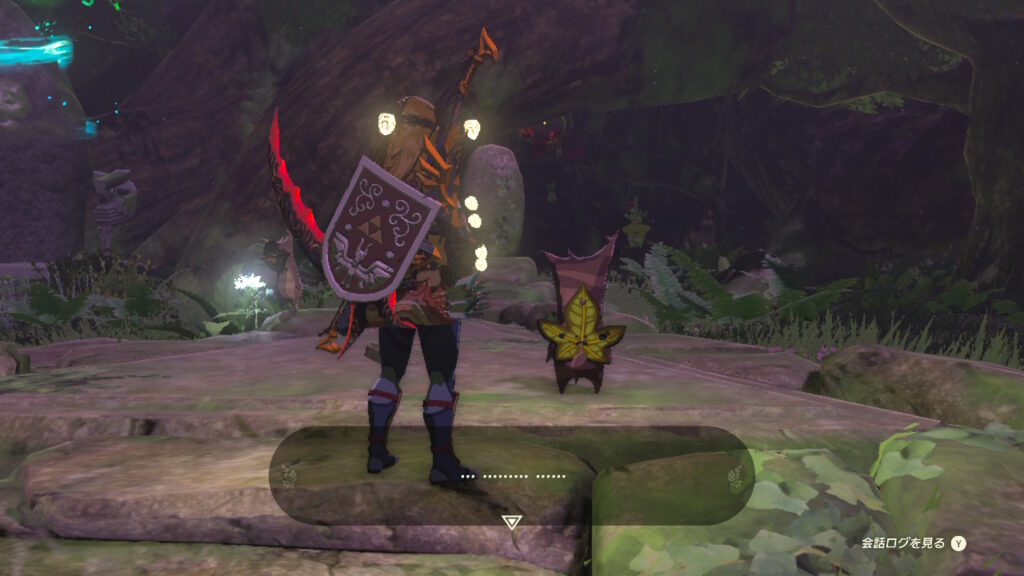The width and height of the screenshot is (1024, 576).
Task: Advance dialogue with the down arrow indicator
Action: (x=512, y=522)
